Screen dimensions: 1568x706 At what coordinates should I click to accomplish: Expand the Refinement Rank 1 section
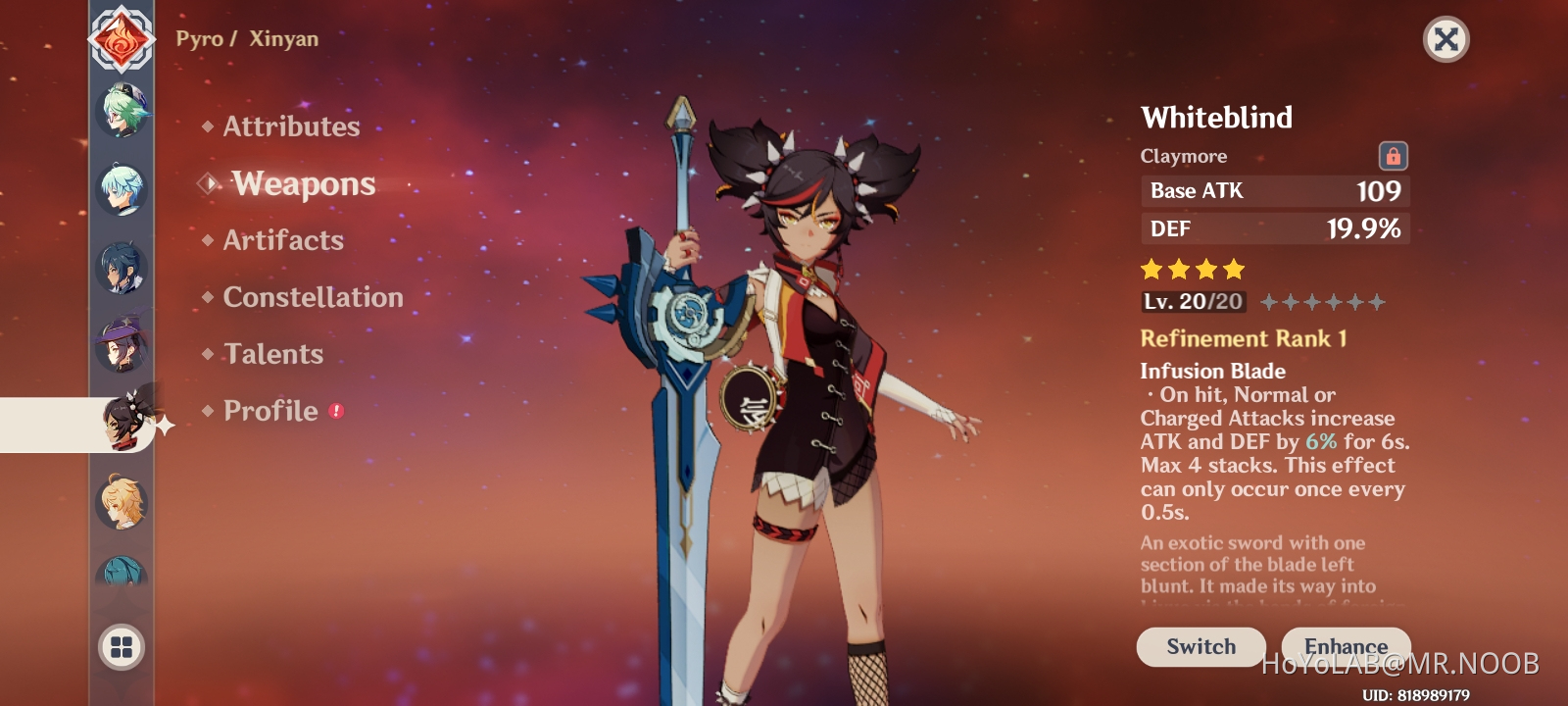pos(1245,338)
